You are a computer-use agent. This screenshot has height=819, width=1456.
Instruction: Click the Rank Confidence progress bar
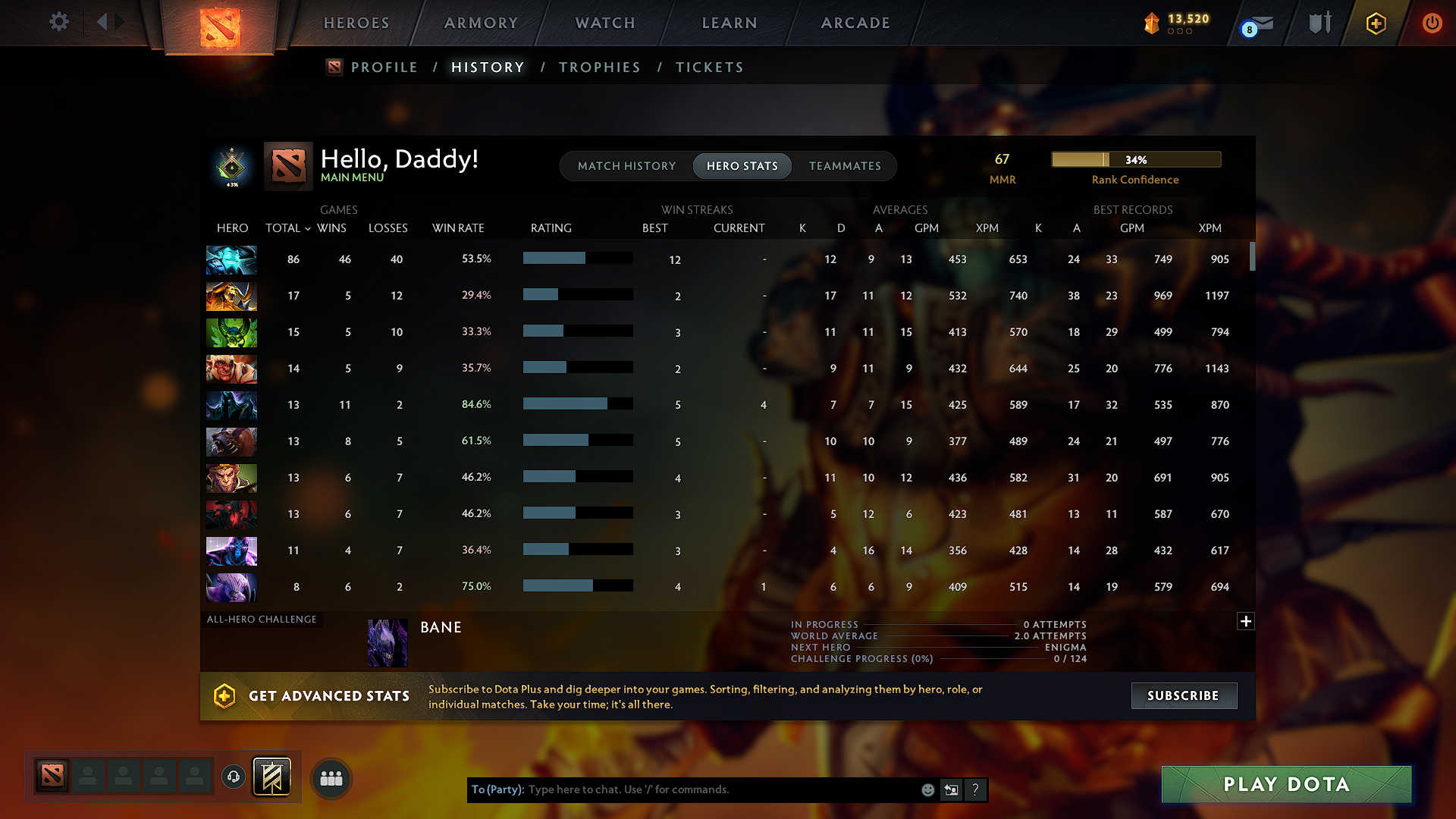[1135, 159]
